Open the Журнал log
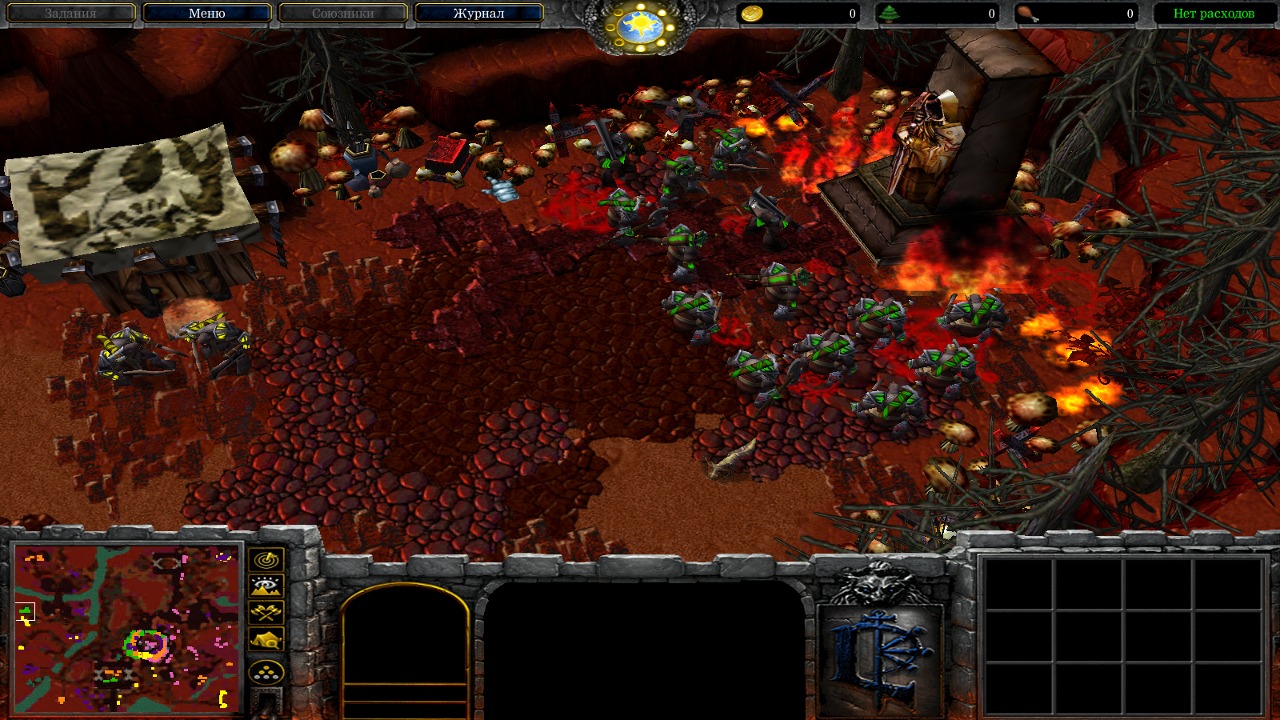Screen dimensions: 1280x720 tap(479, 14)
